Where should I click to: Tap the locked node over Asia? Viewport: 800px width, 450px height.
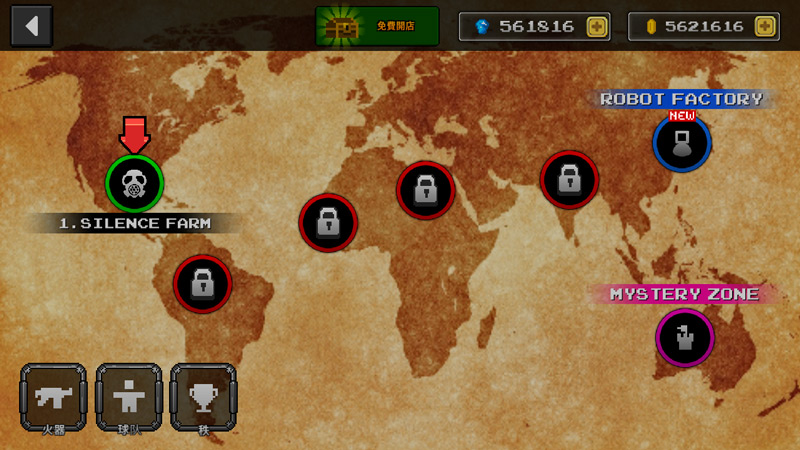tap(569, 180)
